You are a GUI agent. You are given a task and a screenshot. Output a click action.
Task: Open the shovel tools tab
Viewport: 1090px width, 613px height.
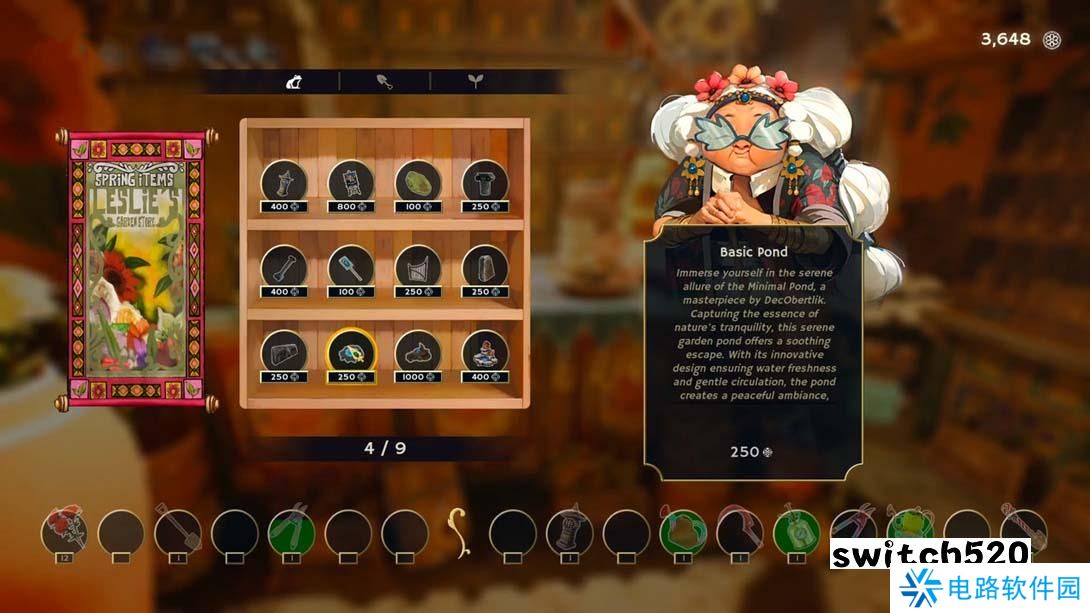tap(385, 82)
